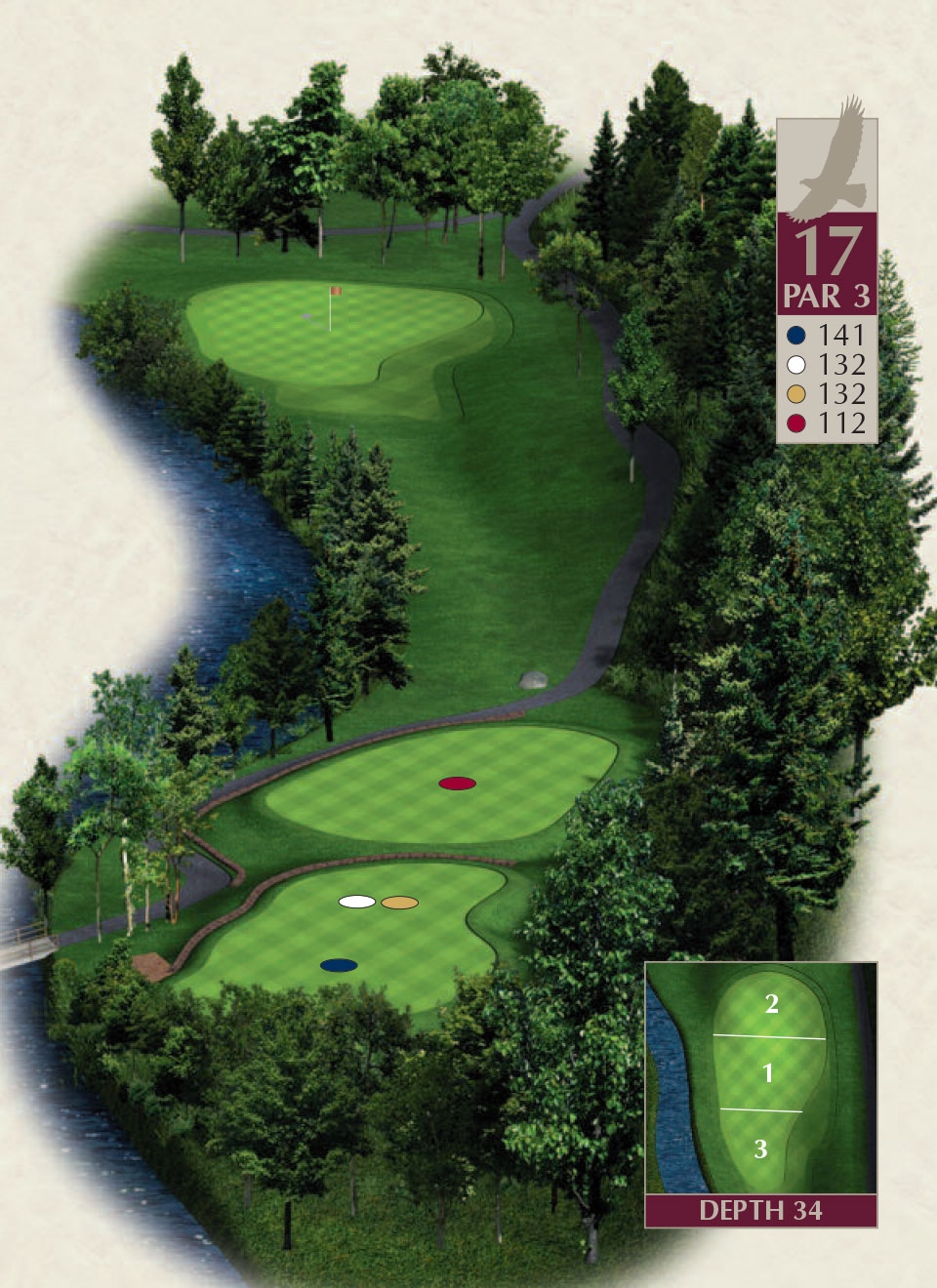
Task: Click the red tee marker on the forward tee box
Action: click(457, 783)
